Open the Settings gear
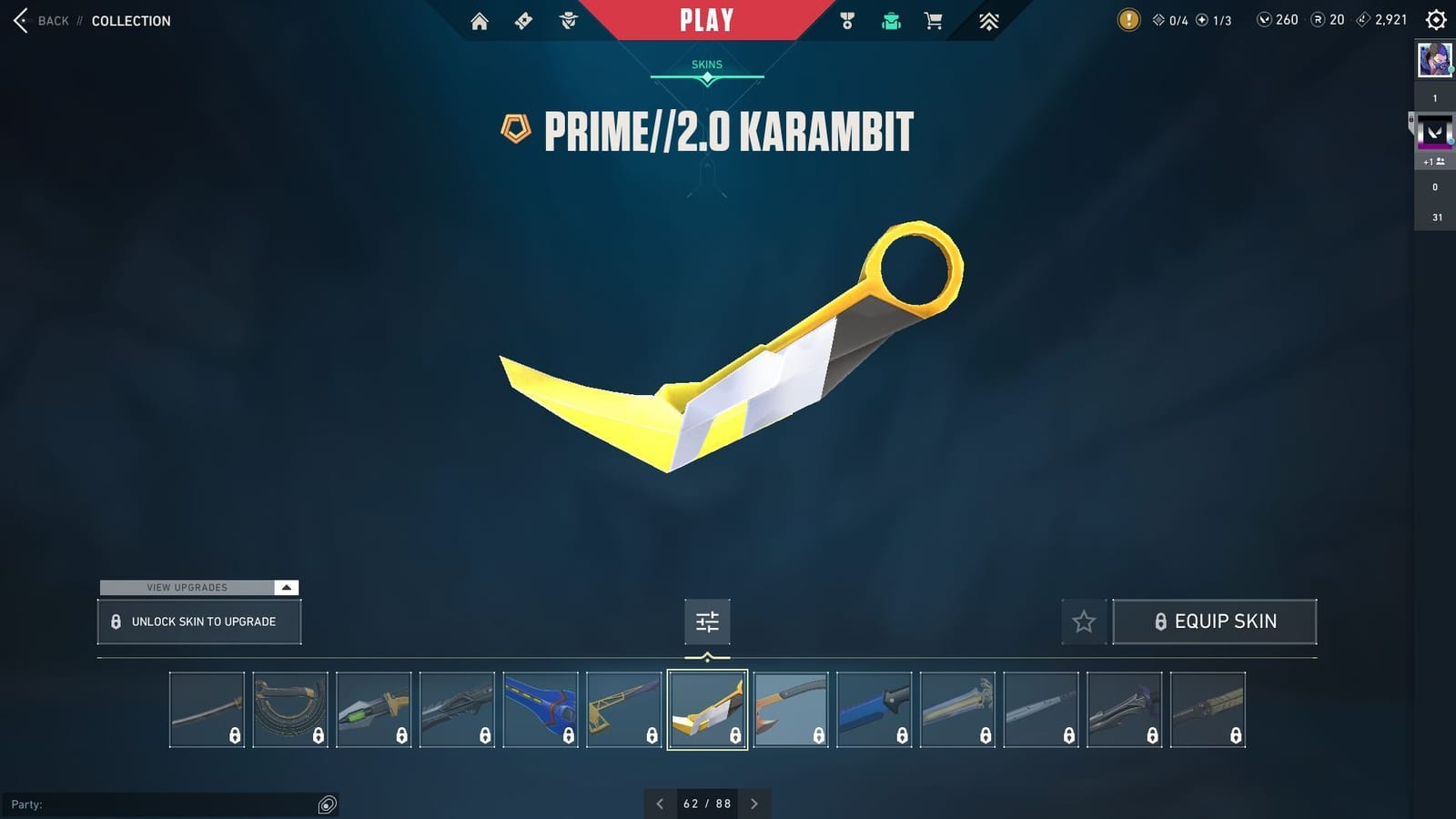This screenshot has height=819, width=1456. [1433, 19]
